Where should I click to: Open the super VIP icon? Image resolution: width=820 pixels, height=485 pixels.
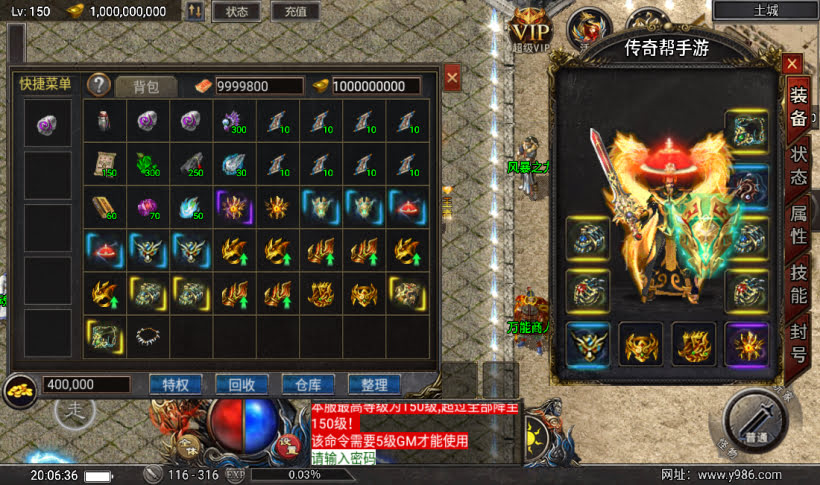click(530, 28)
